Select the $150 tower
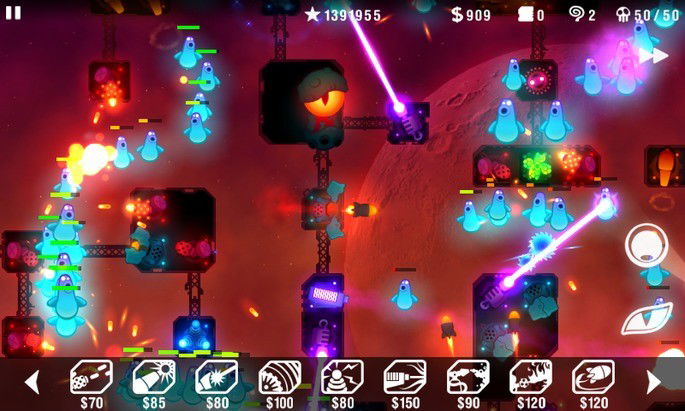This screenshot has height=411, width=685. 405,378
